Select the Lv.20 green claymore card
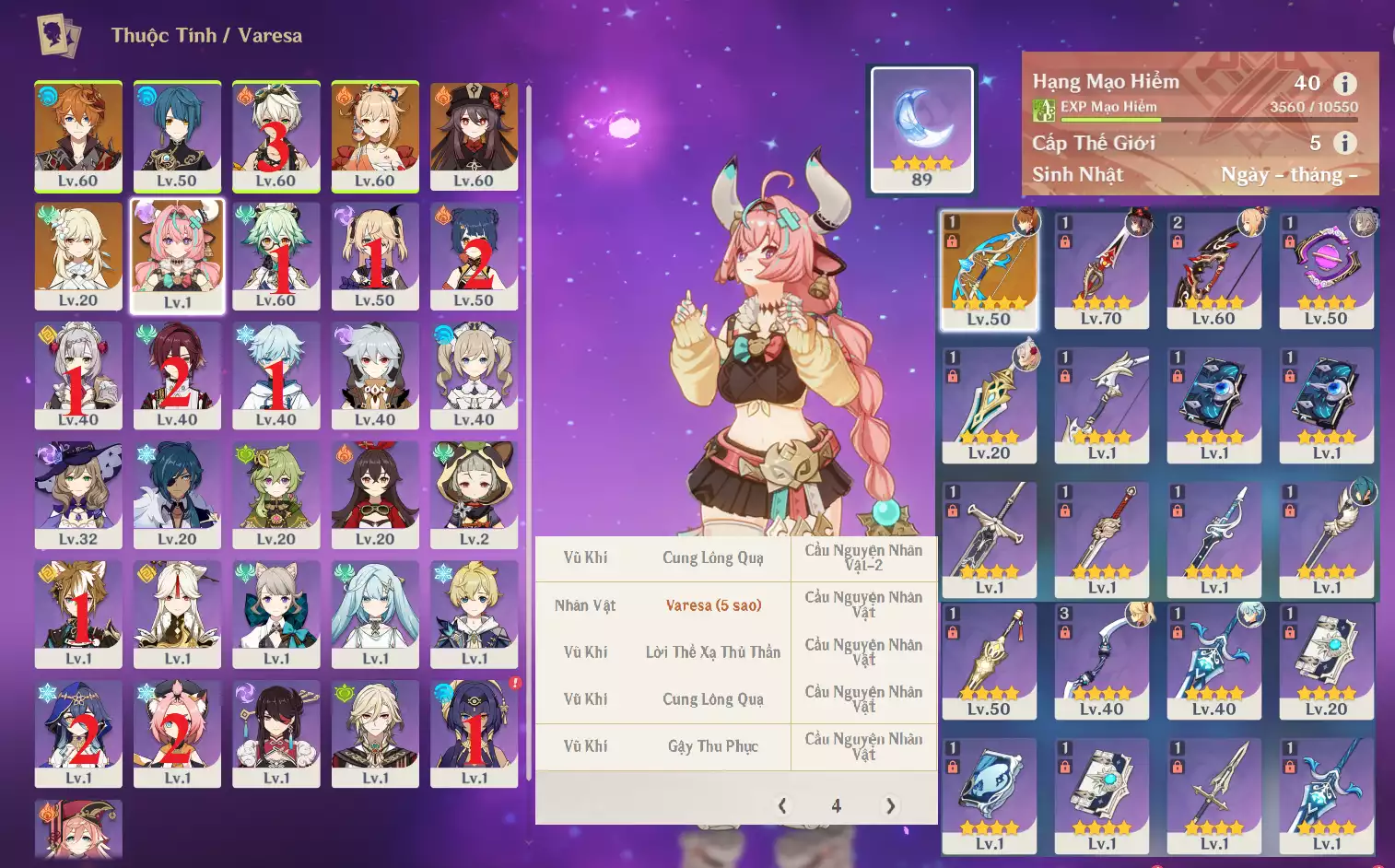1395x868 pixels. click(989, 405)
